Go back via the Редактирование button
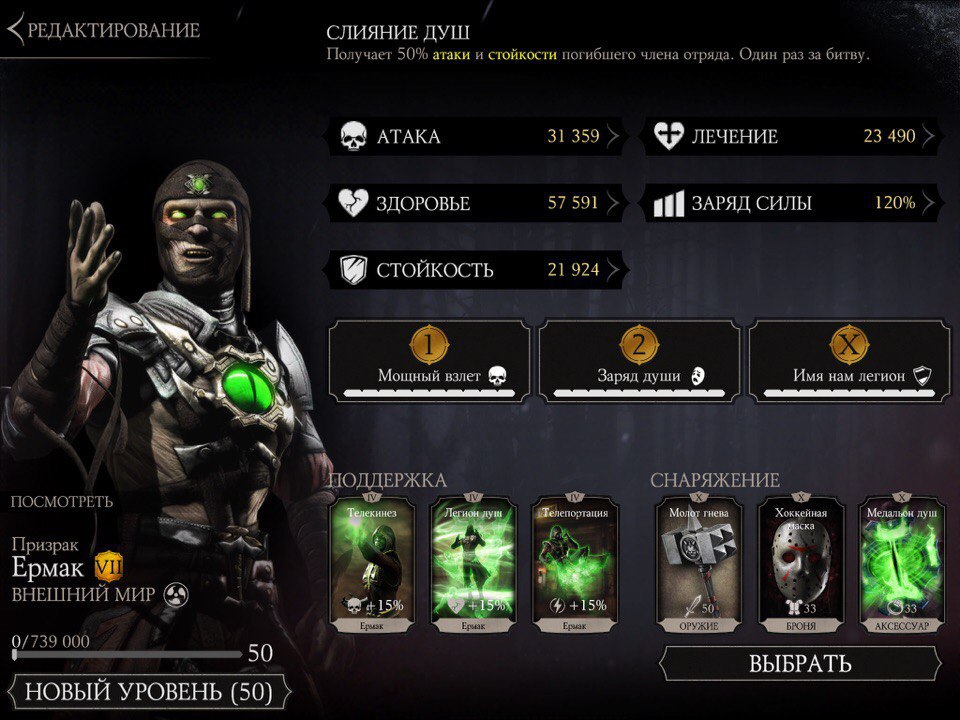960x720 pixels. click(x=104, y=30)
